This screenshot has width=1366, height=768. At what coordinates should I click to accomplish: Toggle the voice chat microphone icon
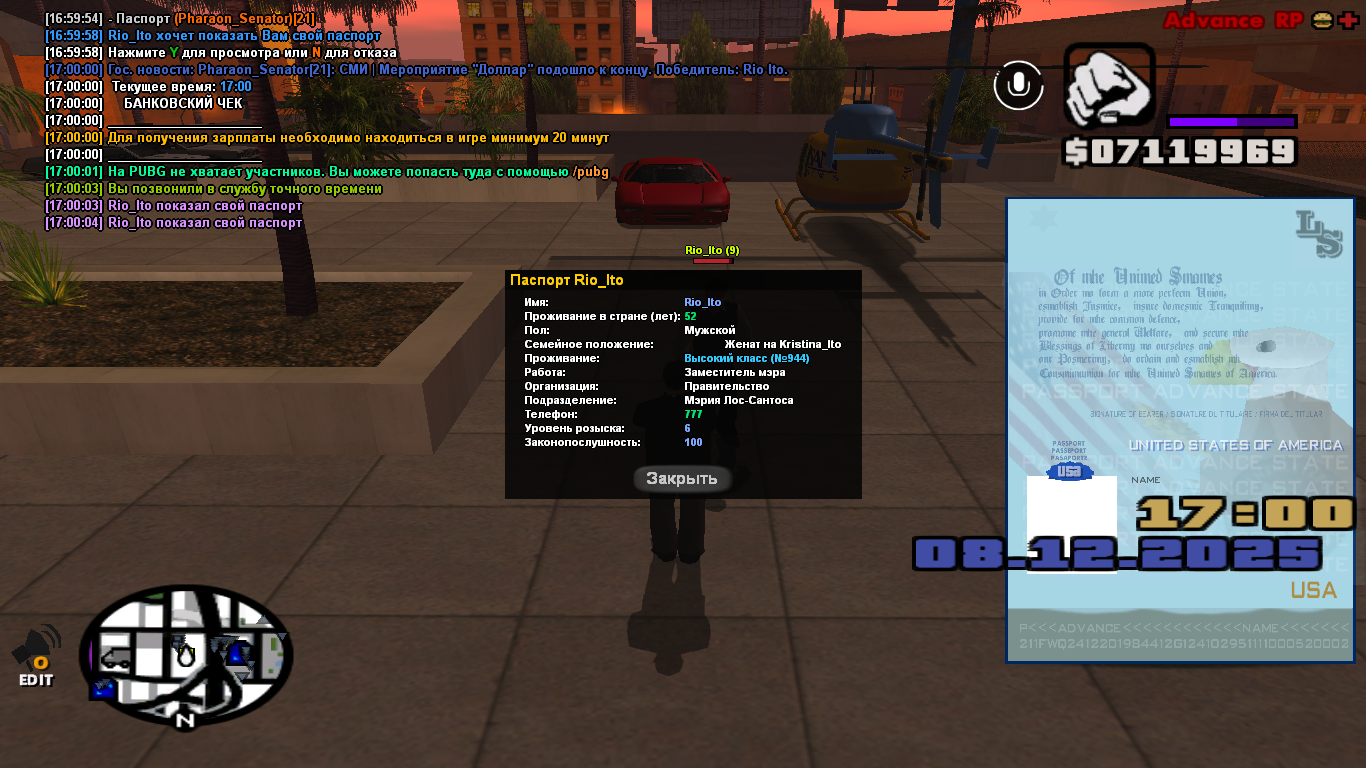pyautogui.click(x=1018, y=85)
